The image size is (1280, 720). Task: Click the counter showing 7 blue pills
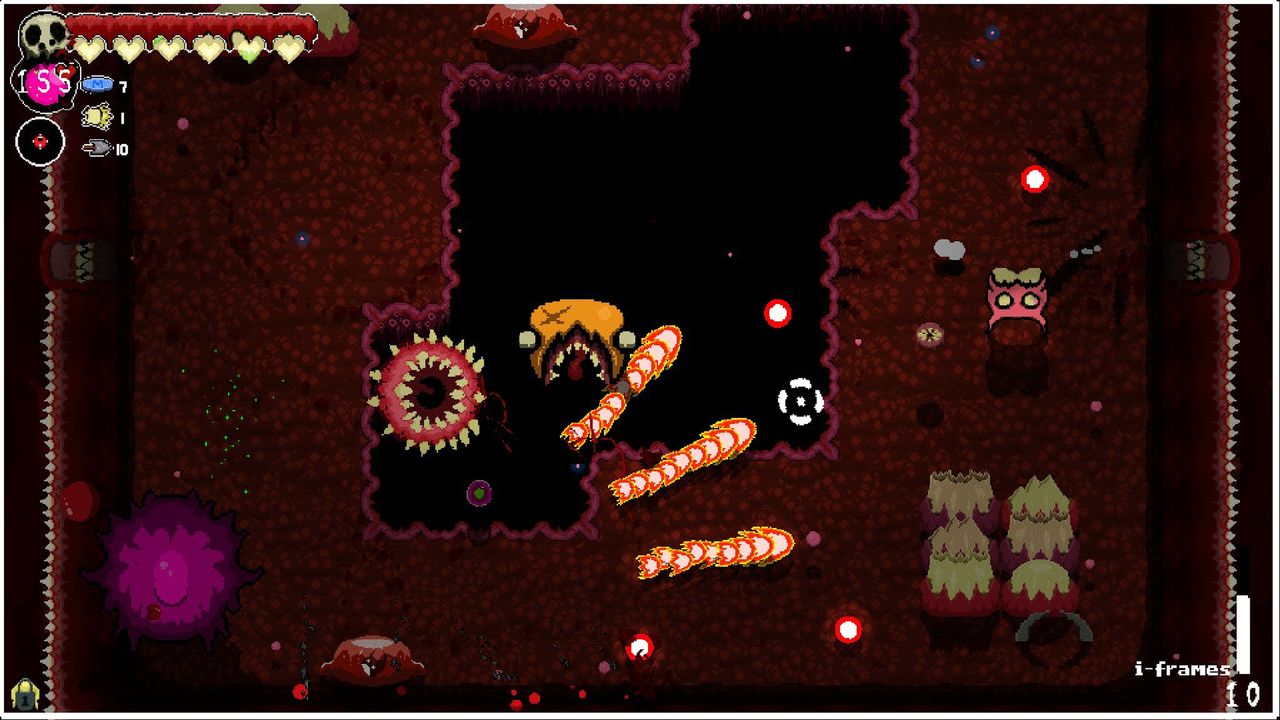click(122, 85)
